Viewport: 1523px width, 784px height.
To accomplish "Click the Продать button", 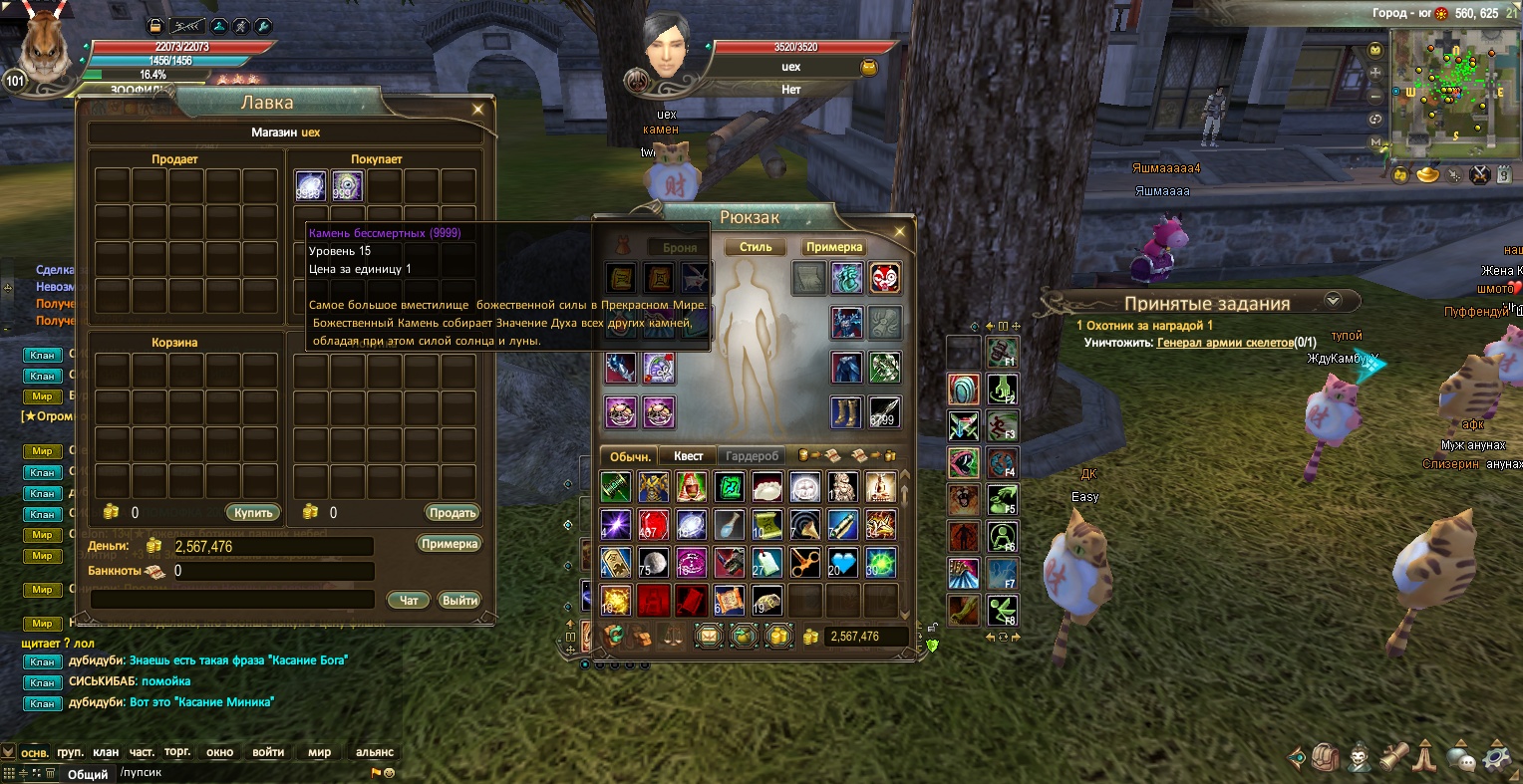I will [453, 513].
